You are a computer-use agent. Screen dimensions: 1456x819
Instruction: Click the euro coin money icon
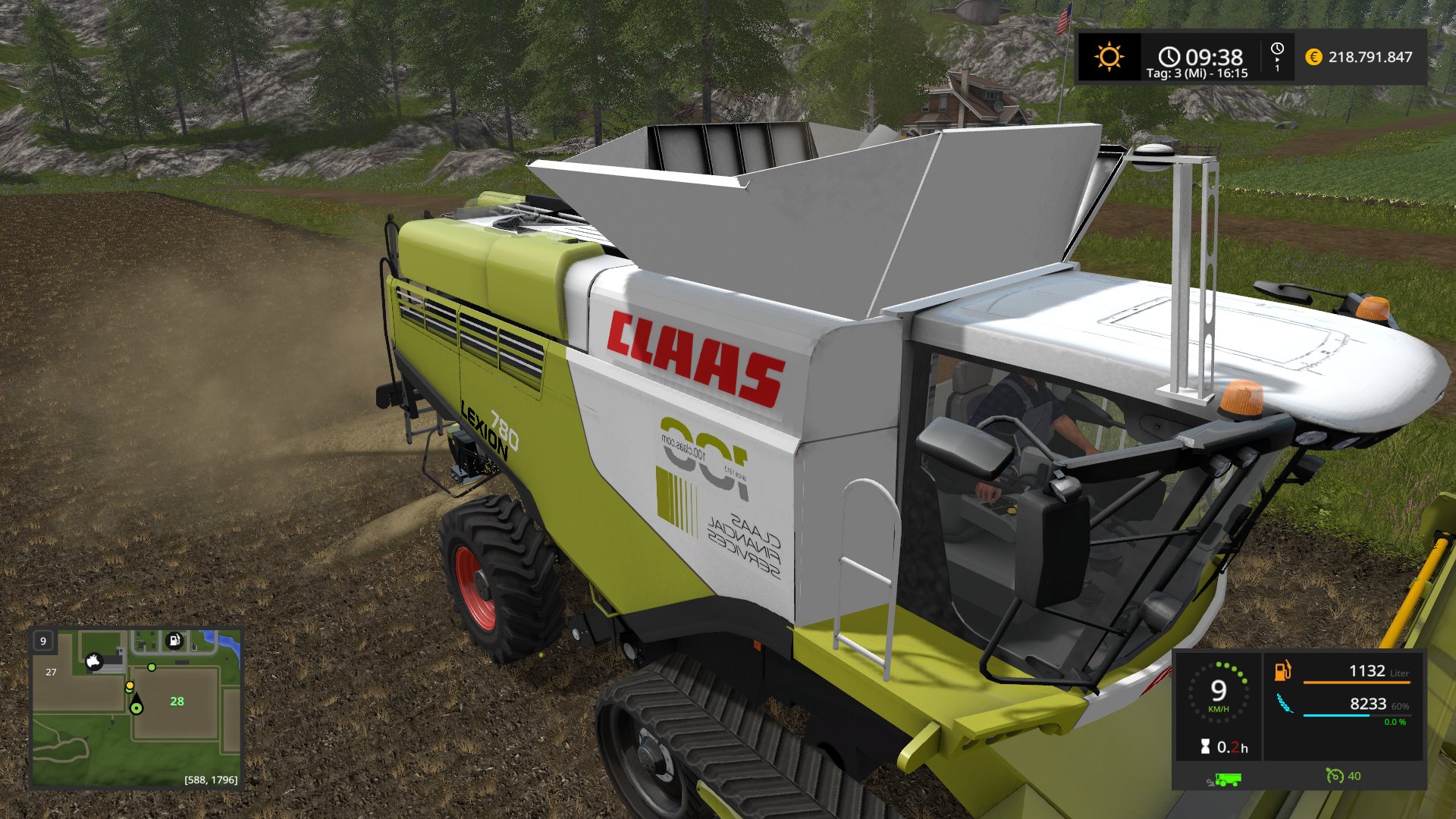[x=1313, y=57]
